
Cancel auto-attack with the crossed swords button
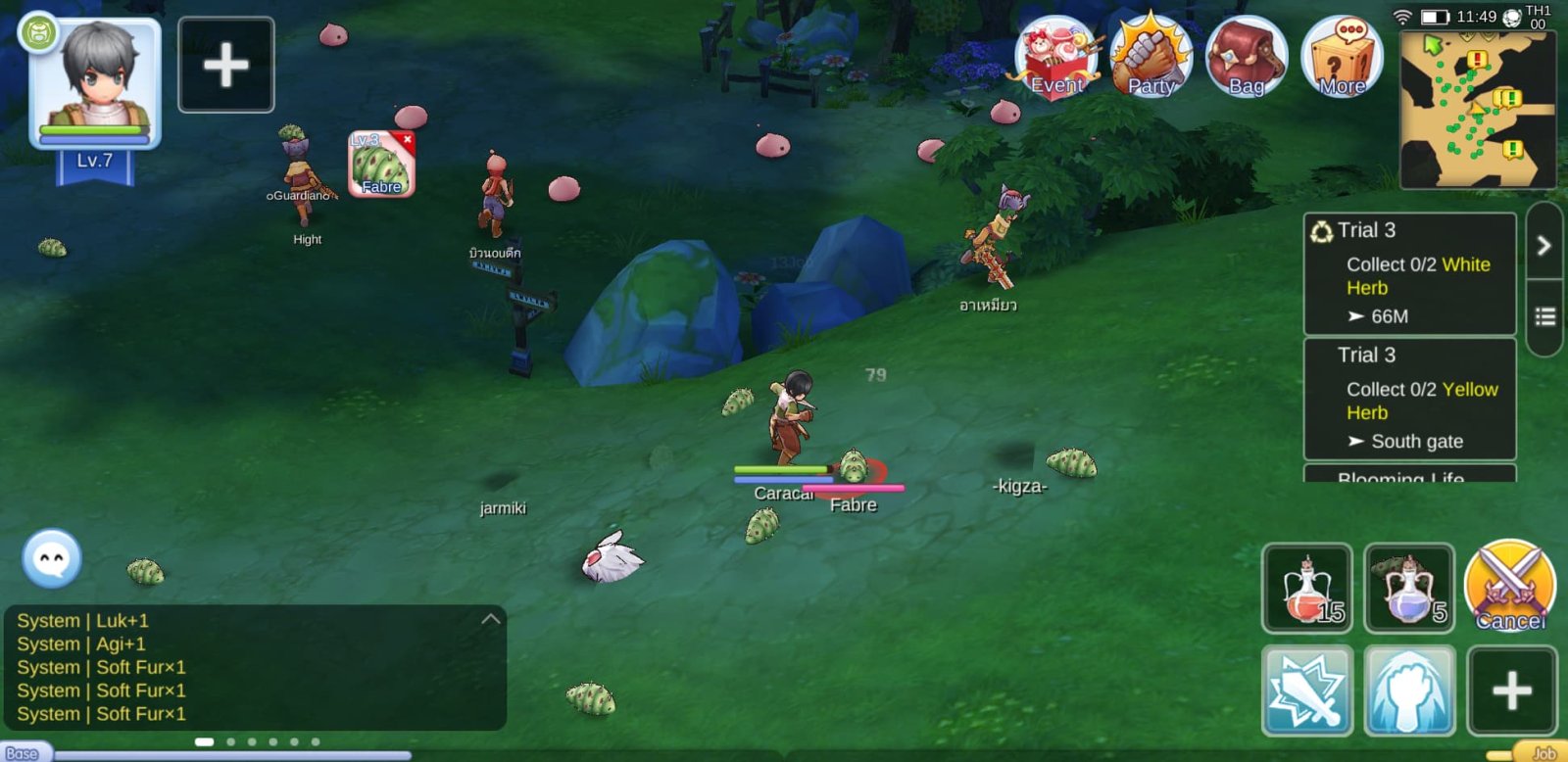pos(1509,587)
